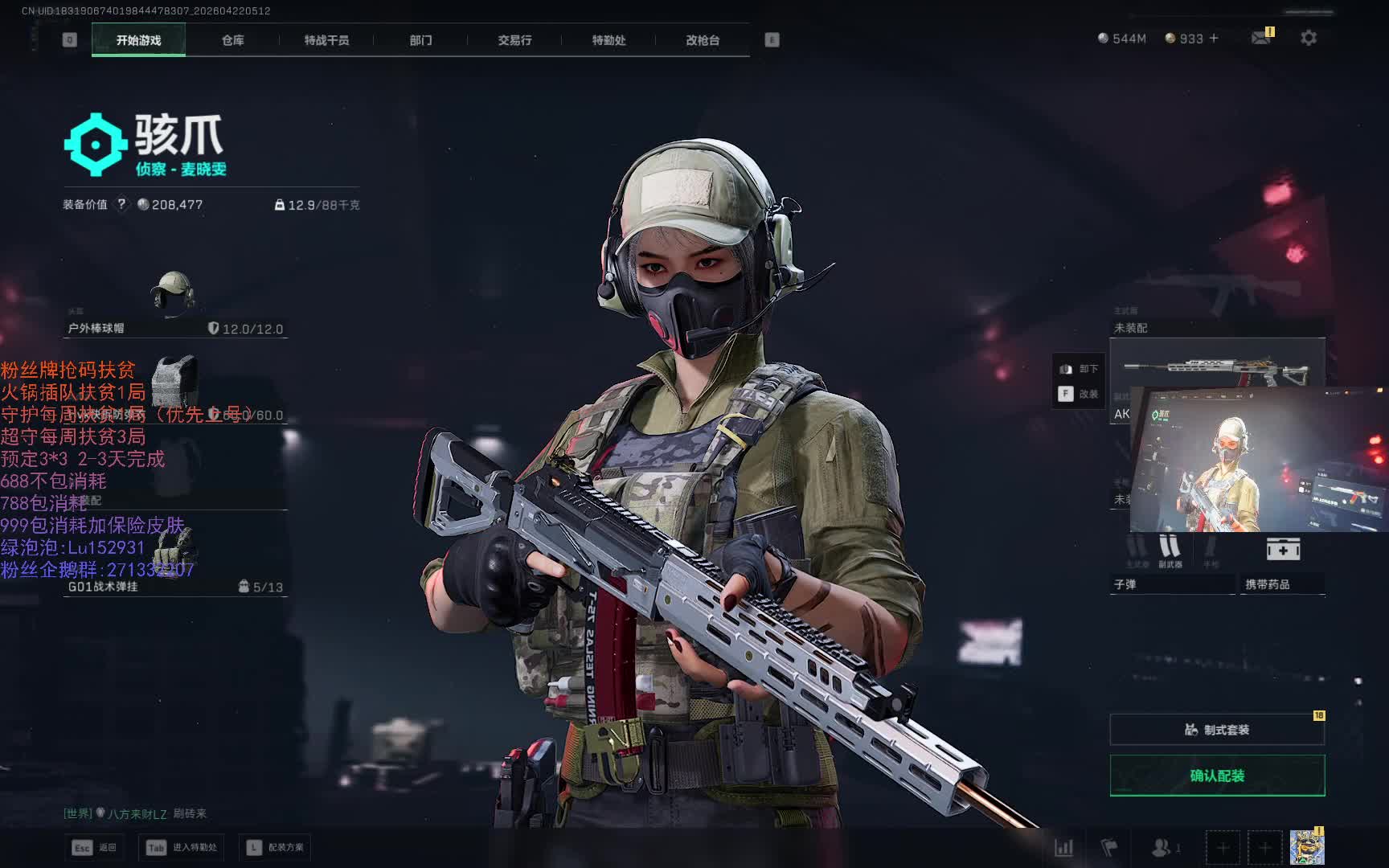Add currency with the plus button
The width and height of the screenshot is (1389, 868).
tap(1214, 38)
